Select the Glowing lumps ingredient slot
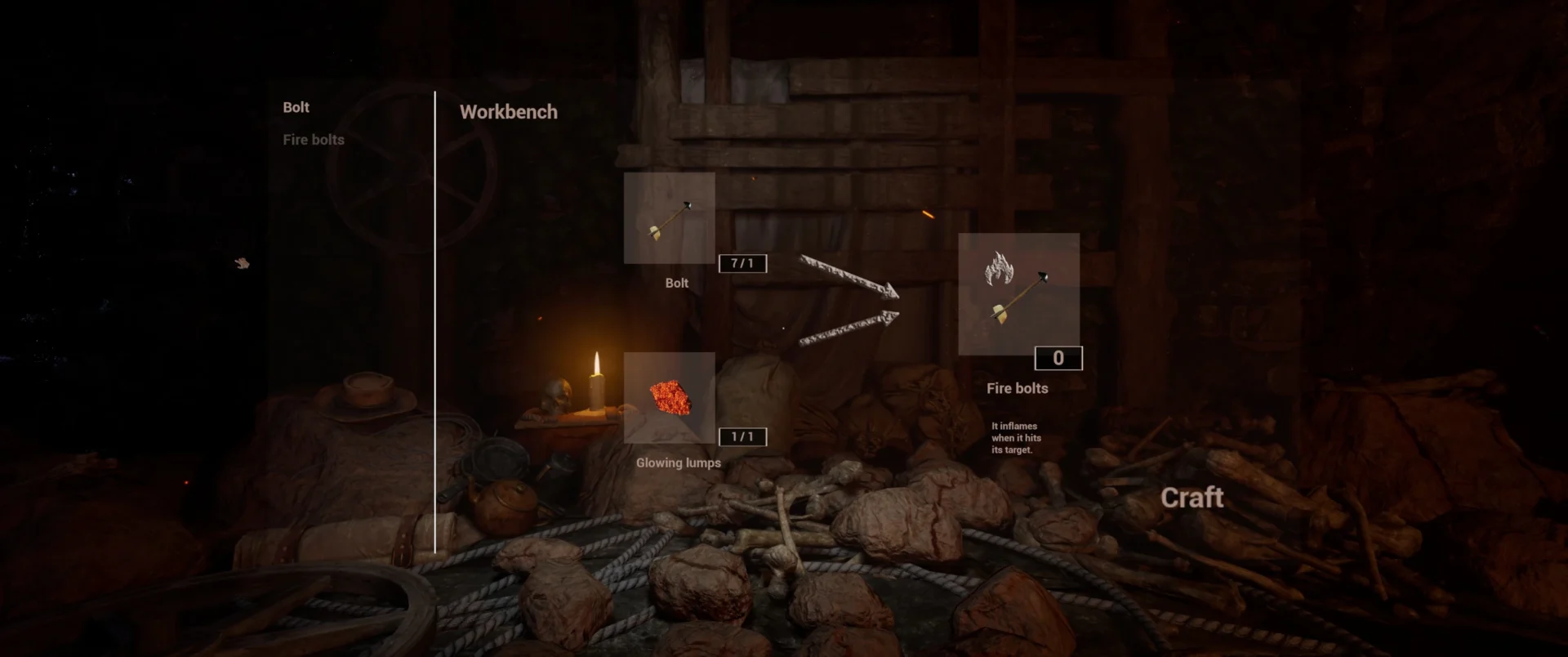 pos(669,398)
